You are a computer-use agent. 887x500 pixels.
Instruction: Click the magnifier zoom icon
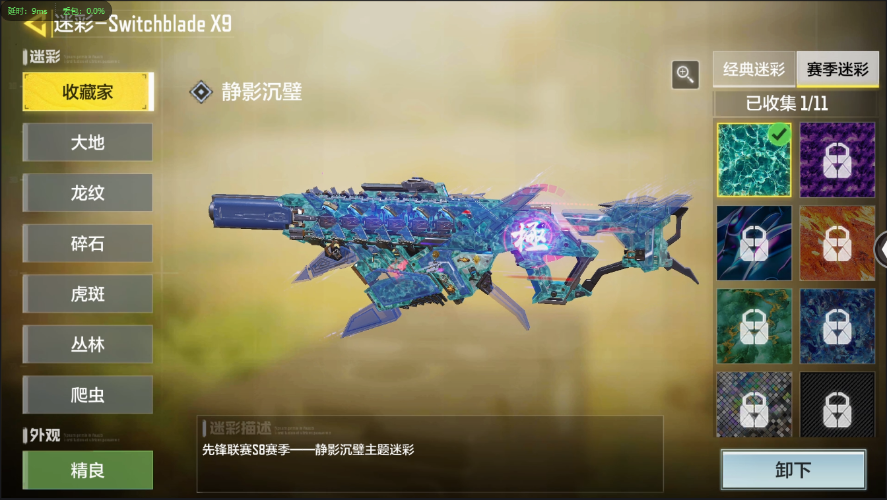[685, 74]
